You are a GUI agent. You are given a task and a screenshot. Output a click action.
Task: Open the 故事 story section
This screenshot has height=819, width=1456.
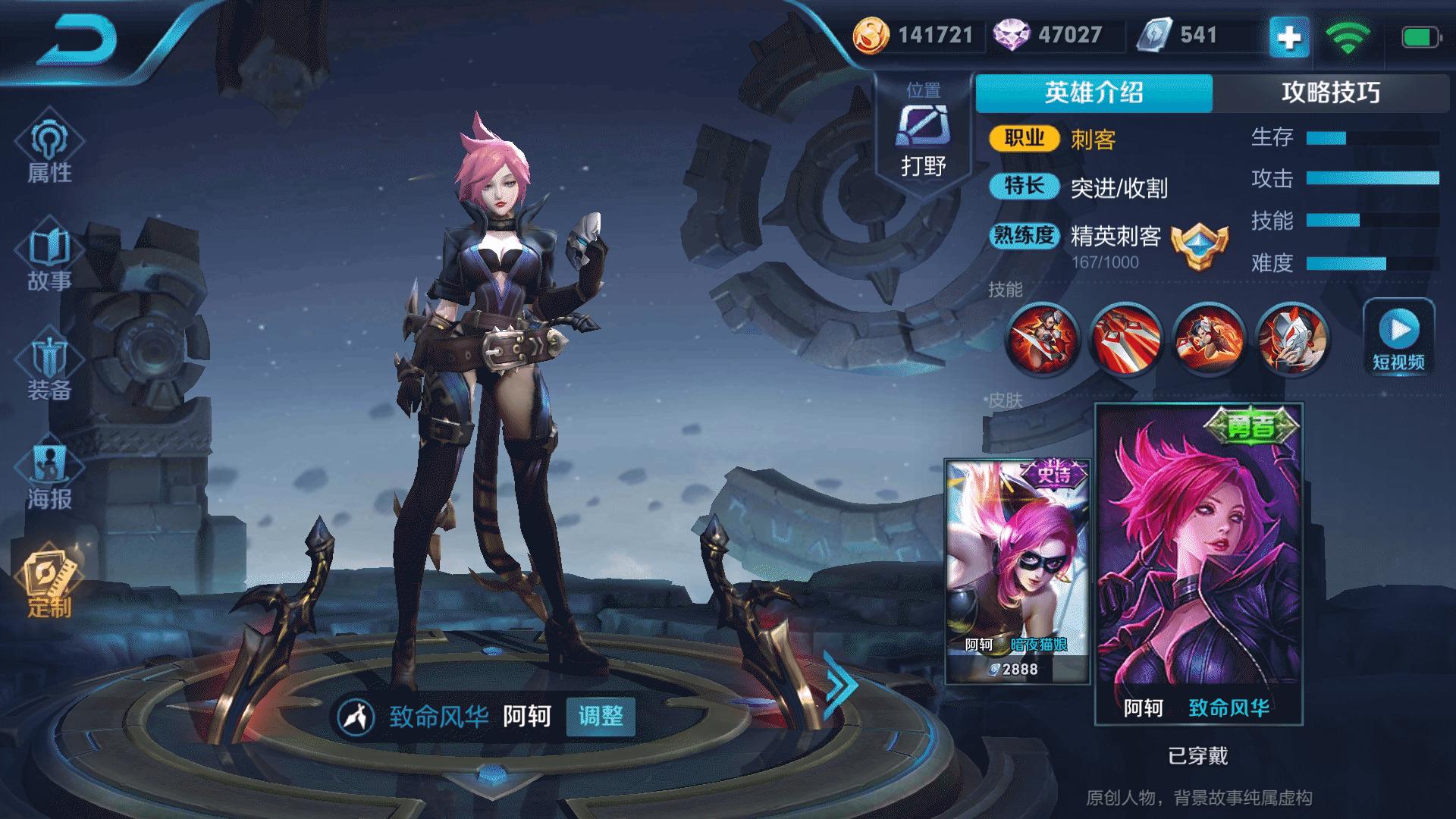[50, 258]
